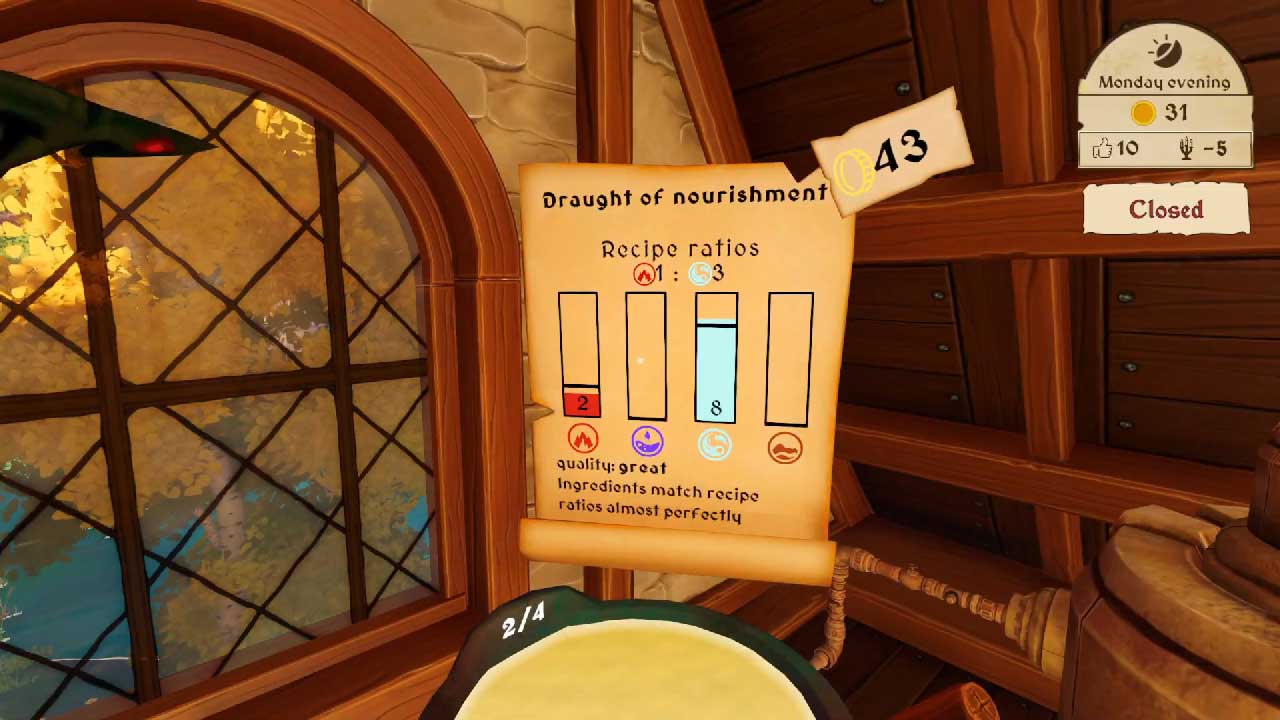Image resolution: width=1280 pixels, height=720 pixels.
Task: Select the brown earth element icon
Action: 785,447
